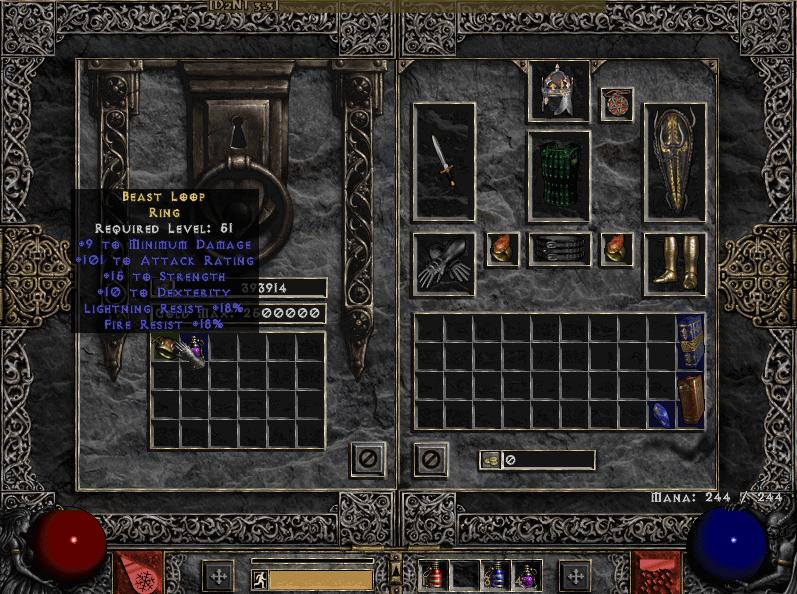Viewport: 797px width, 594px height.
Task: Select the equipped tall shield
Action: click(675, 161)
